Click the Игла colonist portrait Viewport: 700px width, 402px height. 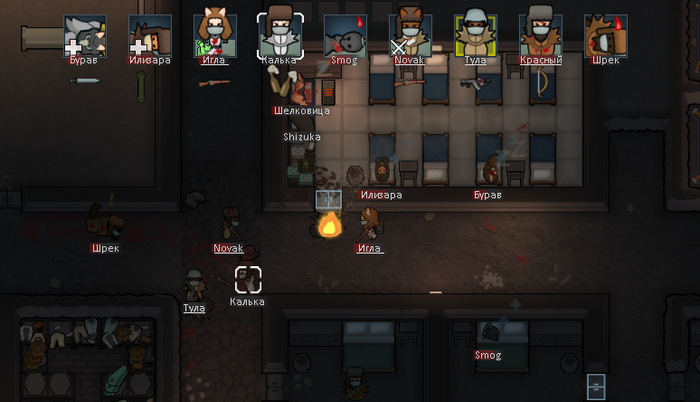pos(215,35)
